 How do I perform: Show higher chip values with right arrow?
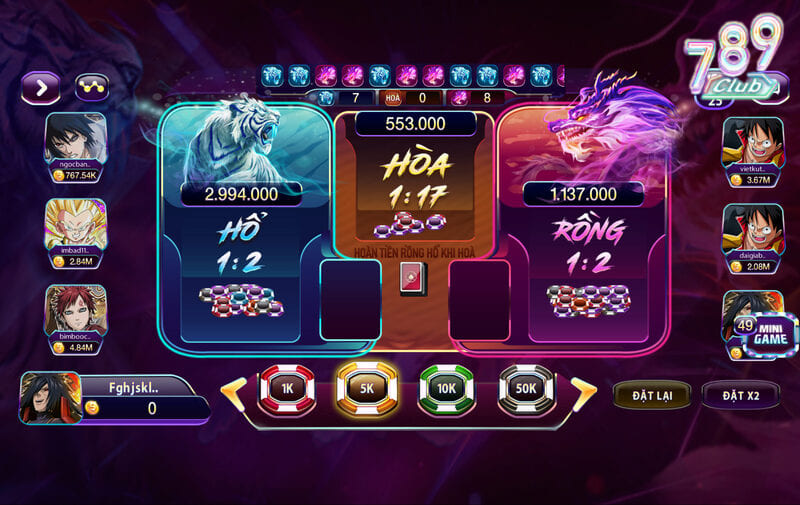point(582,391)
